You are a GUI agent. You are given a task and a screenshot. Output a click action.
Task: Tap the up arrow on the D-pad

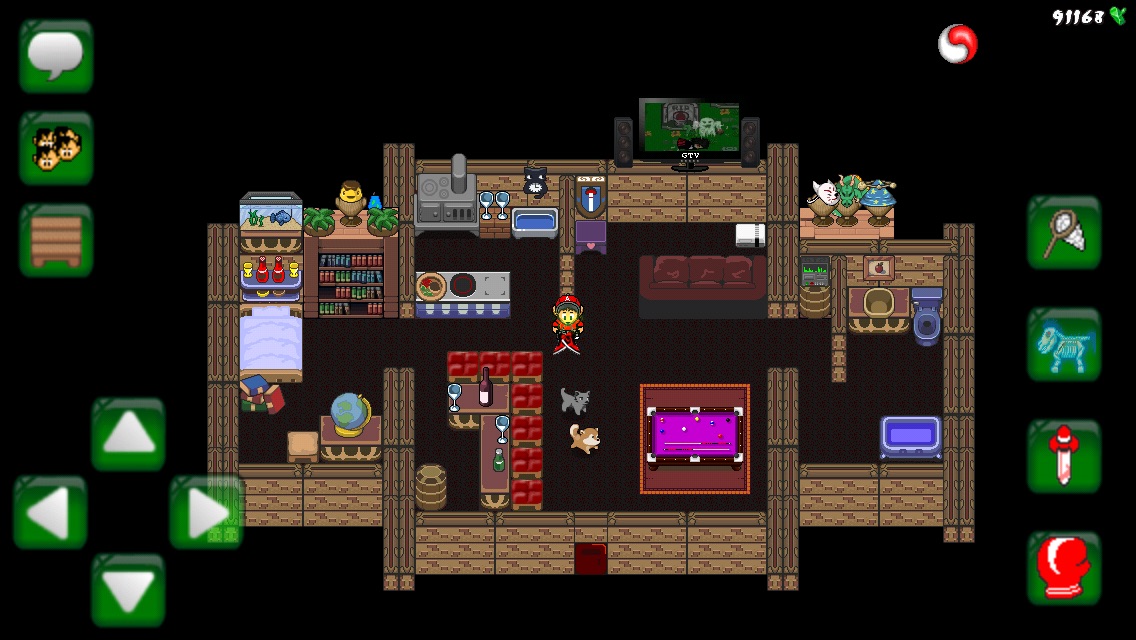128,434
